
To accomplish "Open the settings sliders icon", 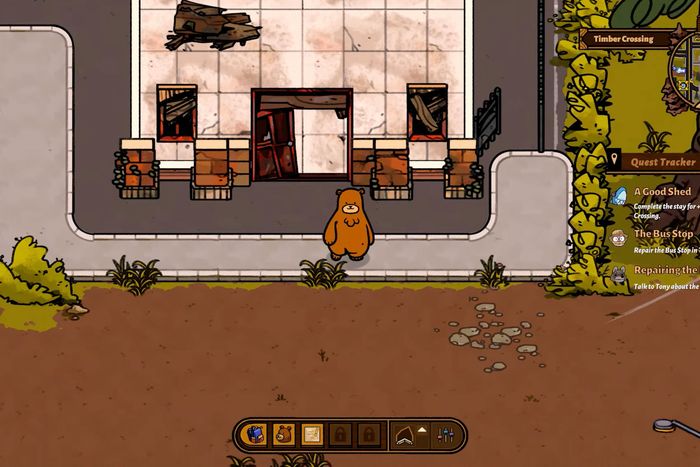I will (x=446, y=436).
